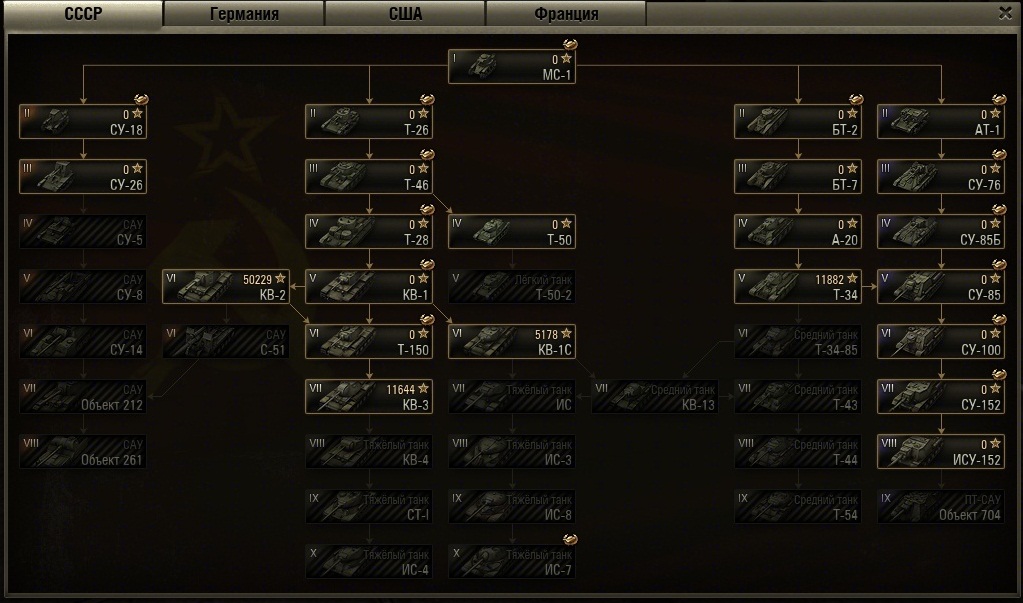
Task: Select the Т-34 medium tank node
Action: pyautogui.click(x=797, y=286)
